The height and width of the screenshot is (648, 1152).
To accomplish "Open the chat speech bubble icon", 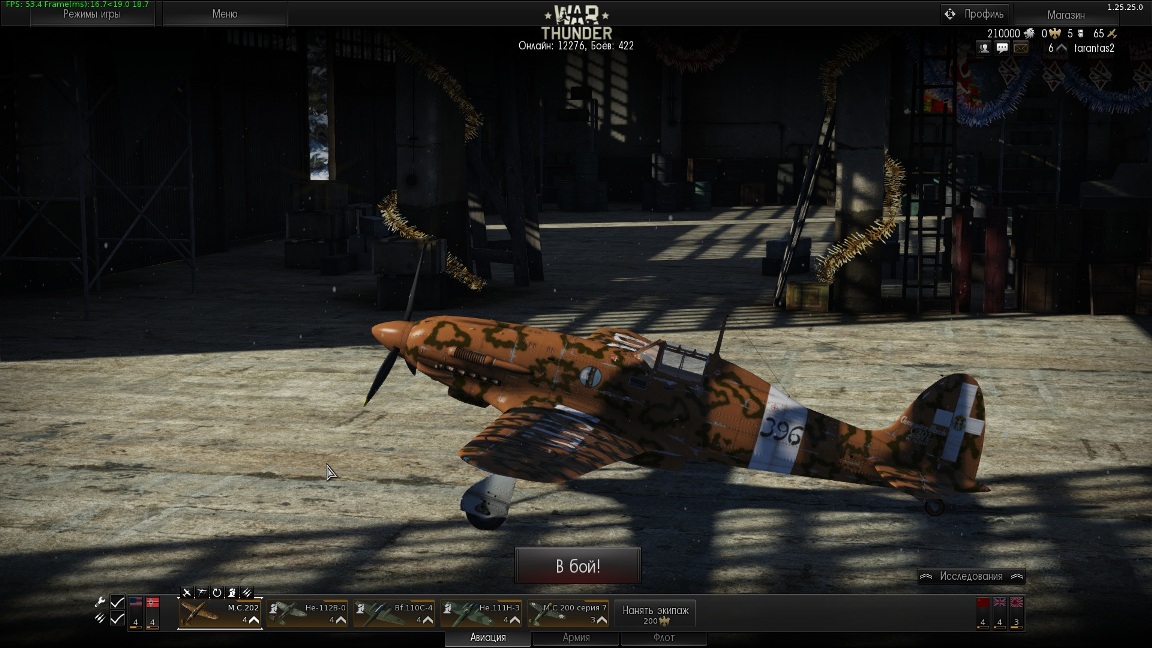I will [x=1003, y=47].
